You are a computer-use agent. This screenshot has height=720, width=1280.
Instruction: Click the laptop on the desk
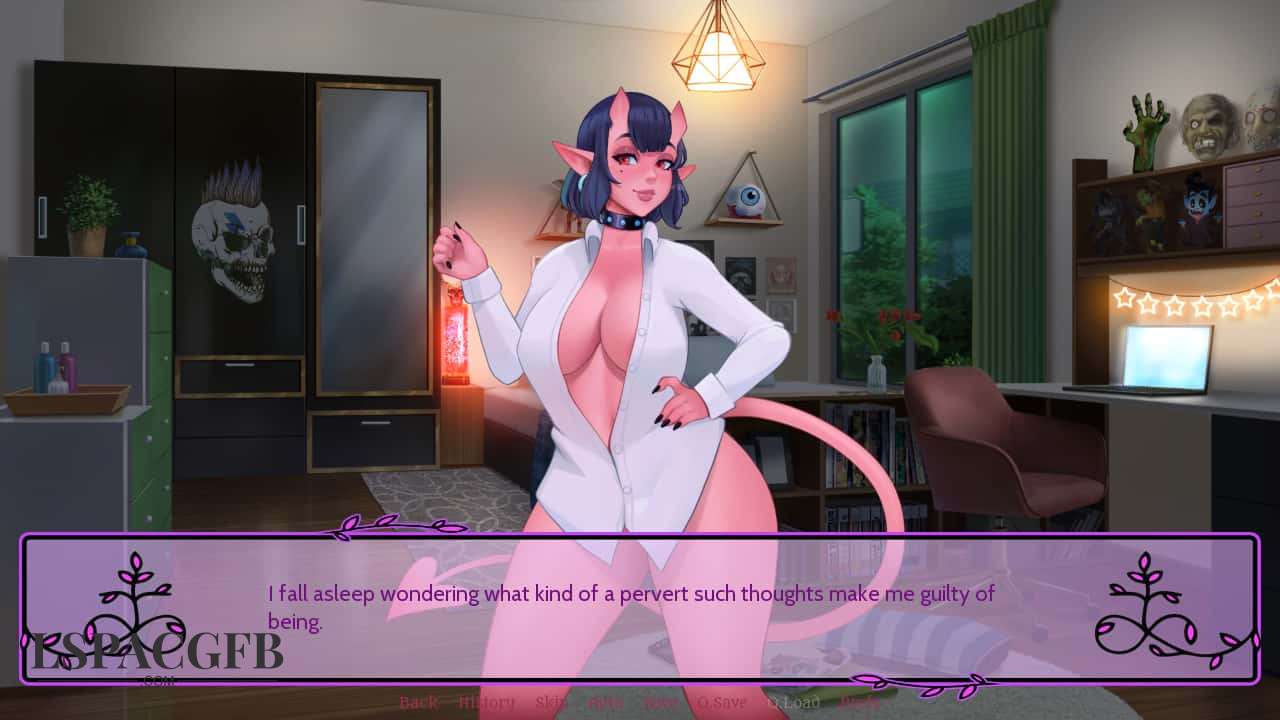point(1170,360)
